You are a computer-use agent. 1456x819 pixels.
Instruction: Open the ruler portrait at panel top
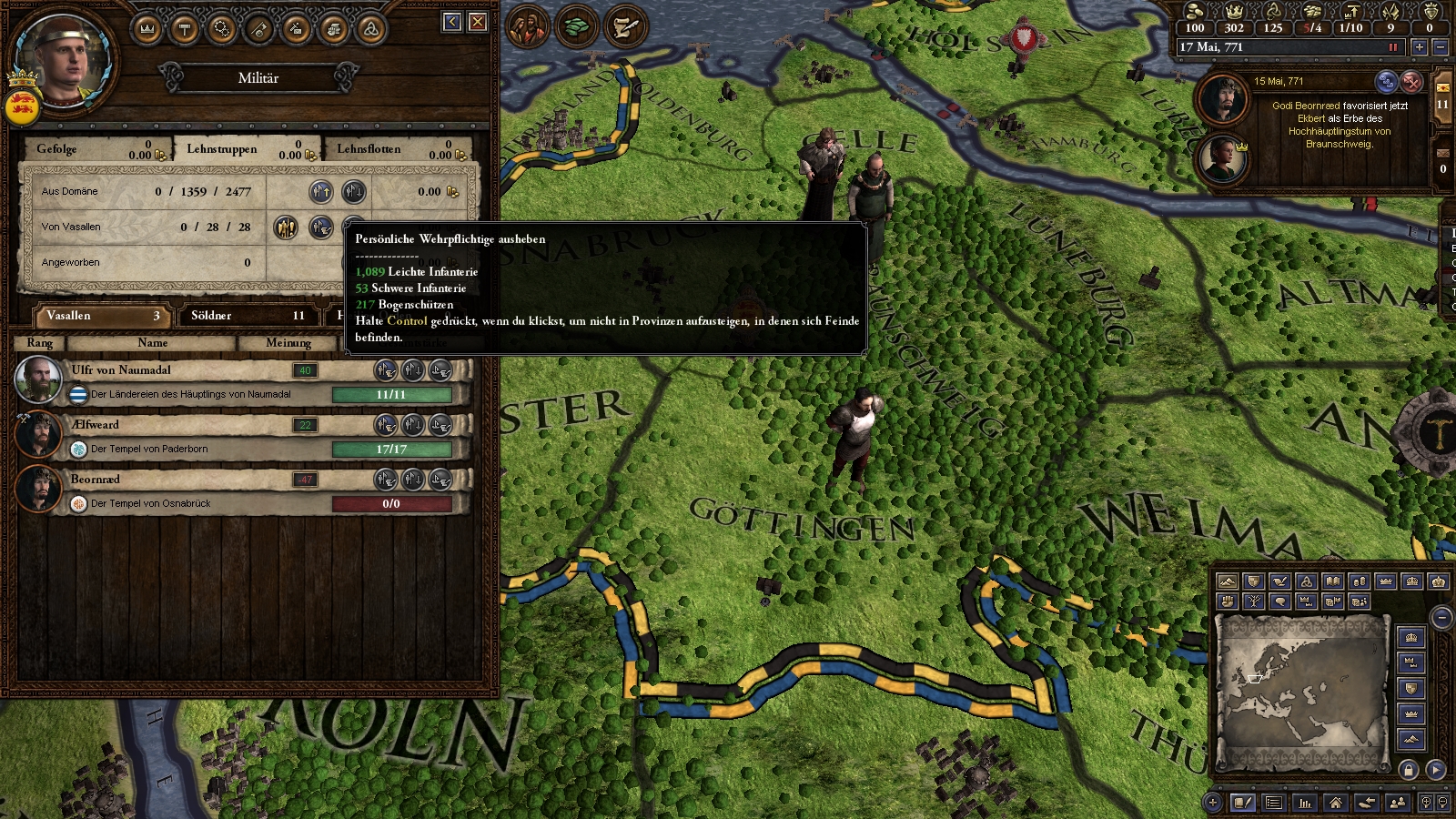coord(66,62)
